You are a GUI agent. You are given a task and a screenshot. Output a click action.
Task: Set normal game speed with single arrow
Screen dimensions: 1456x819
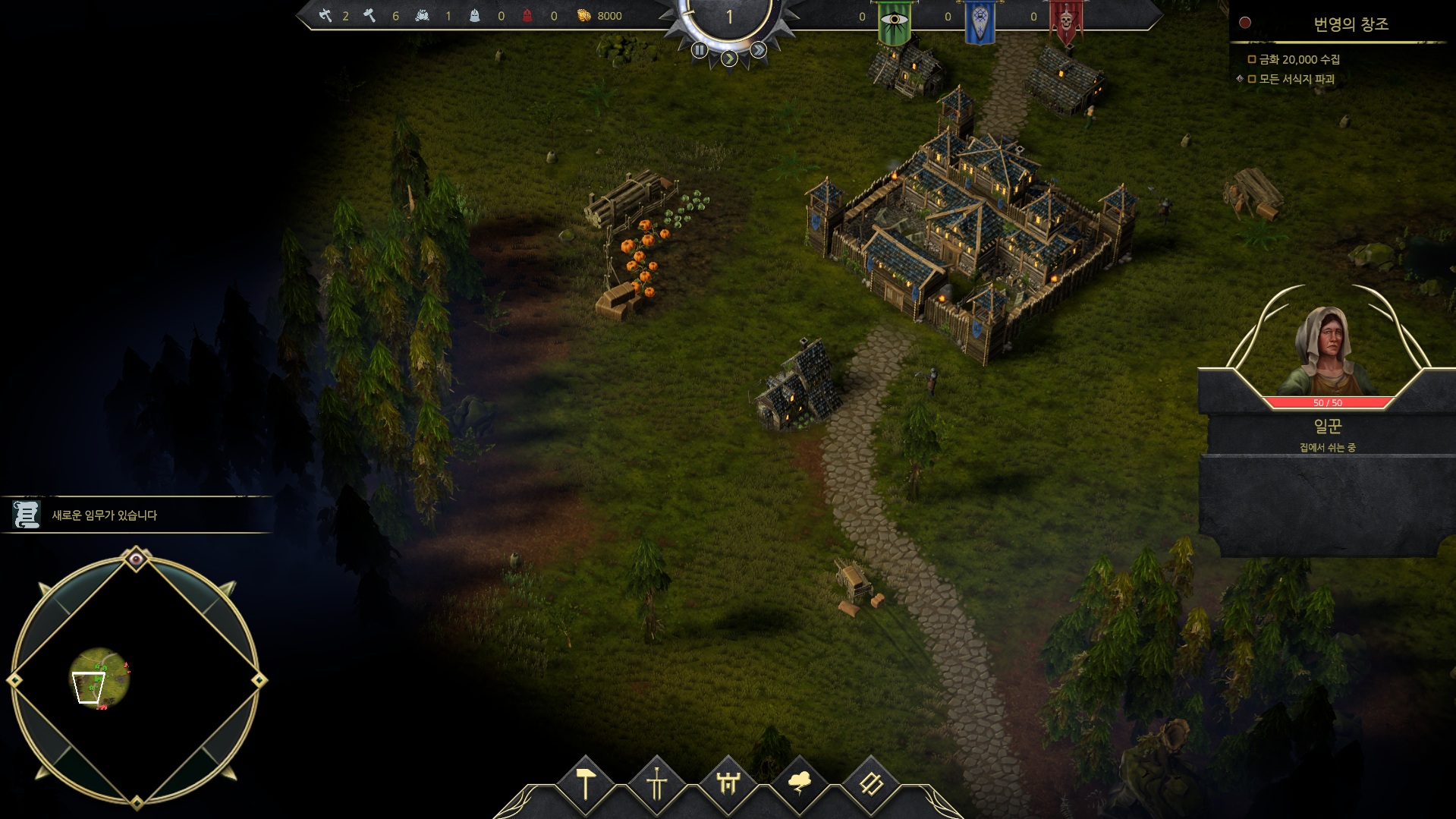click(729, 58)
